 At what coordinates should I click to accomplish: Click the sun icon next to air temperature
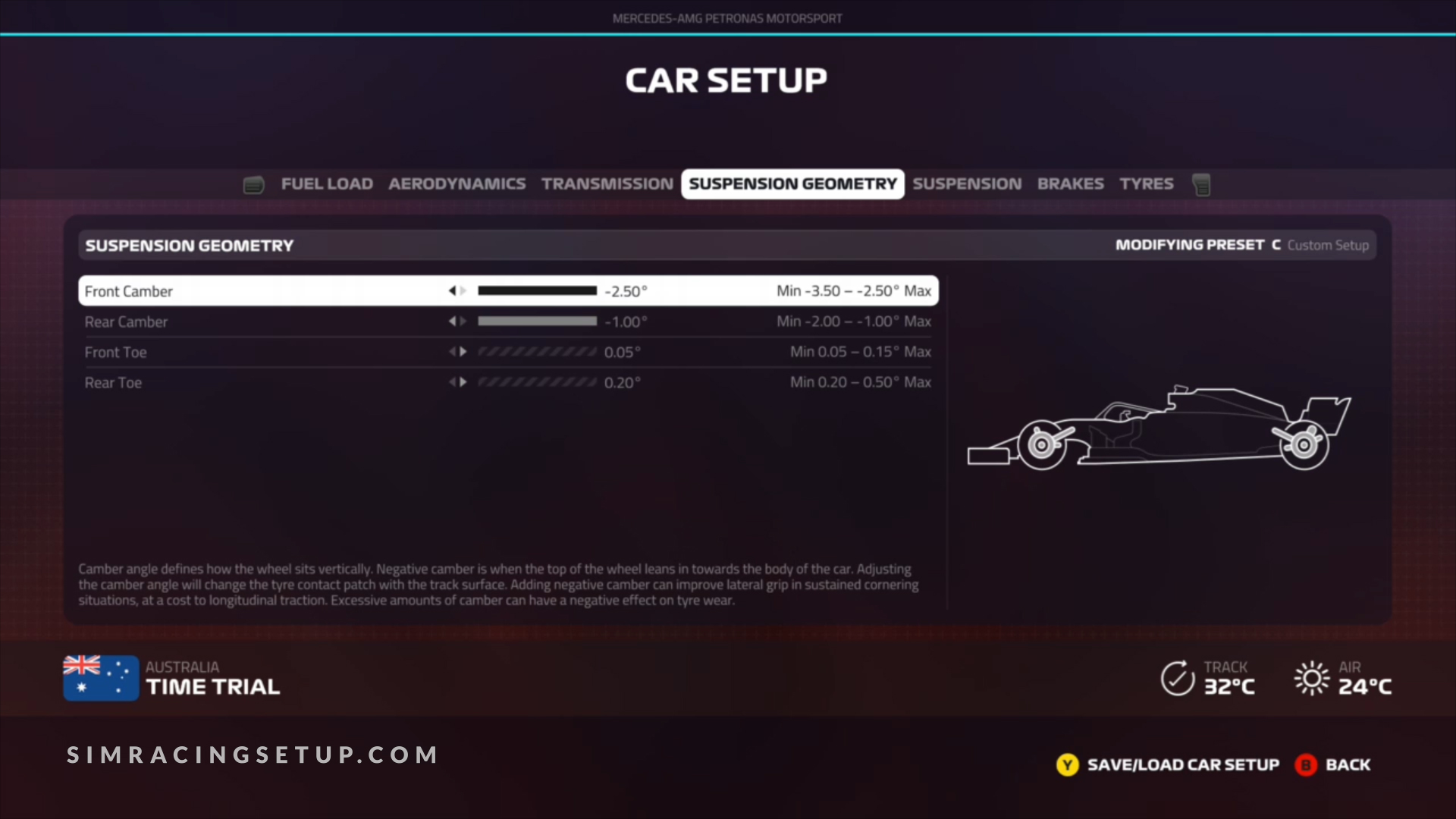pyautogui.click(x=1311, y=677)
